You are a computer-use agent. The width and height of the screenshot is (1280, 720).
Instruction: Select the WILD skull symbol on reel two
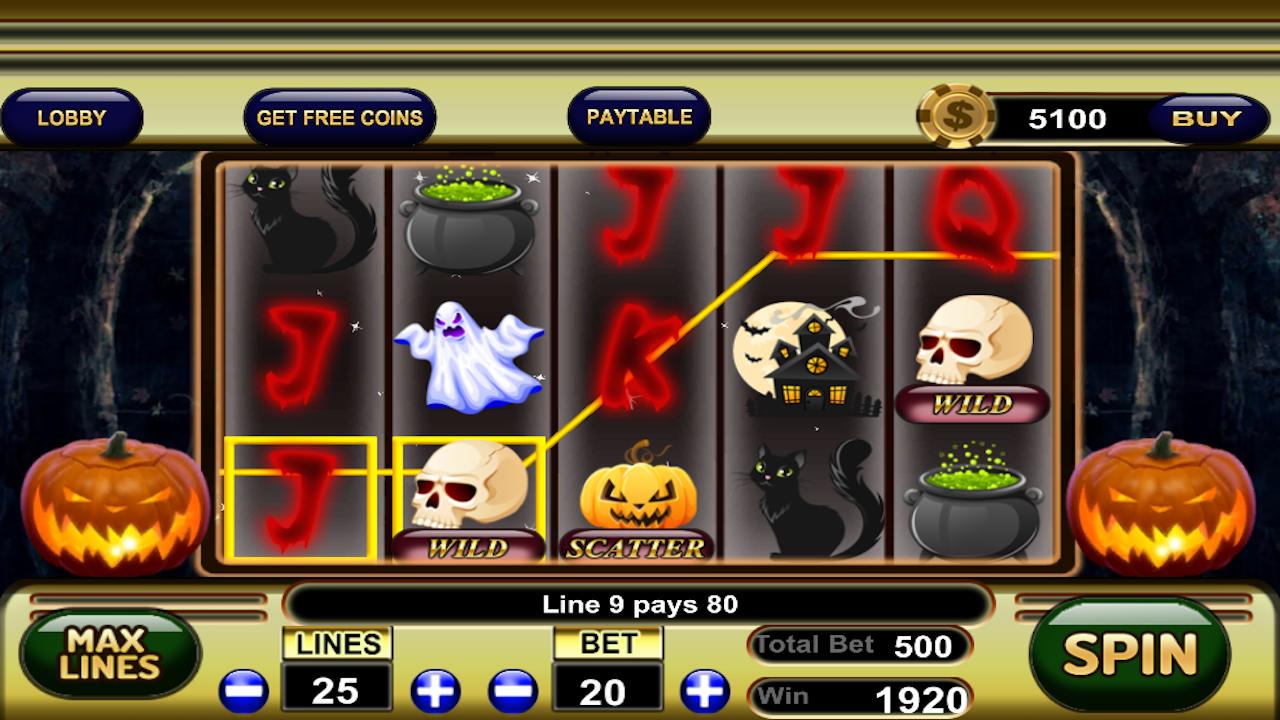point(471,498)
